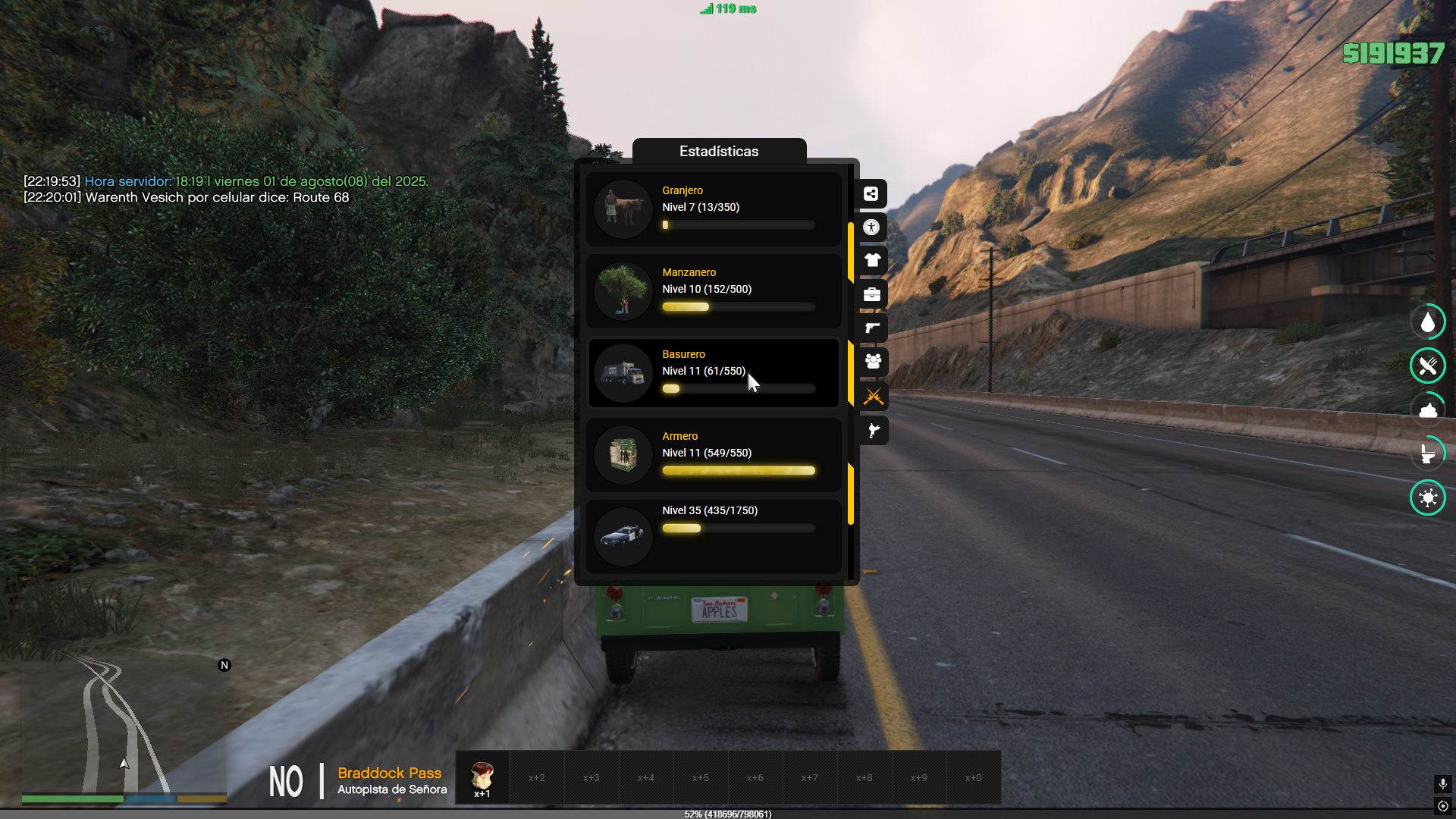Switch to the character figure tab
Viewport: 1456px width, 819px height.
[x=872, y=227]
